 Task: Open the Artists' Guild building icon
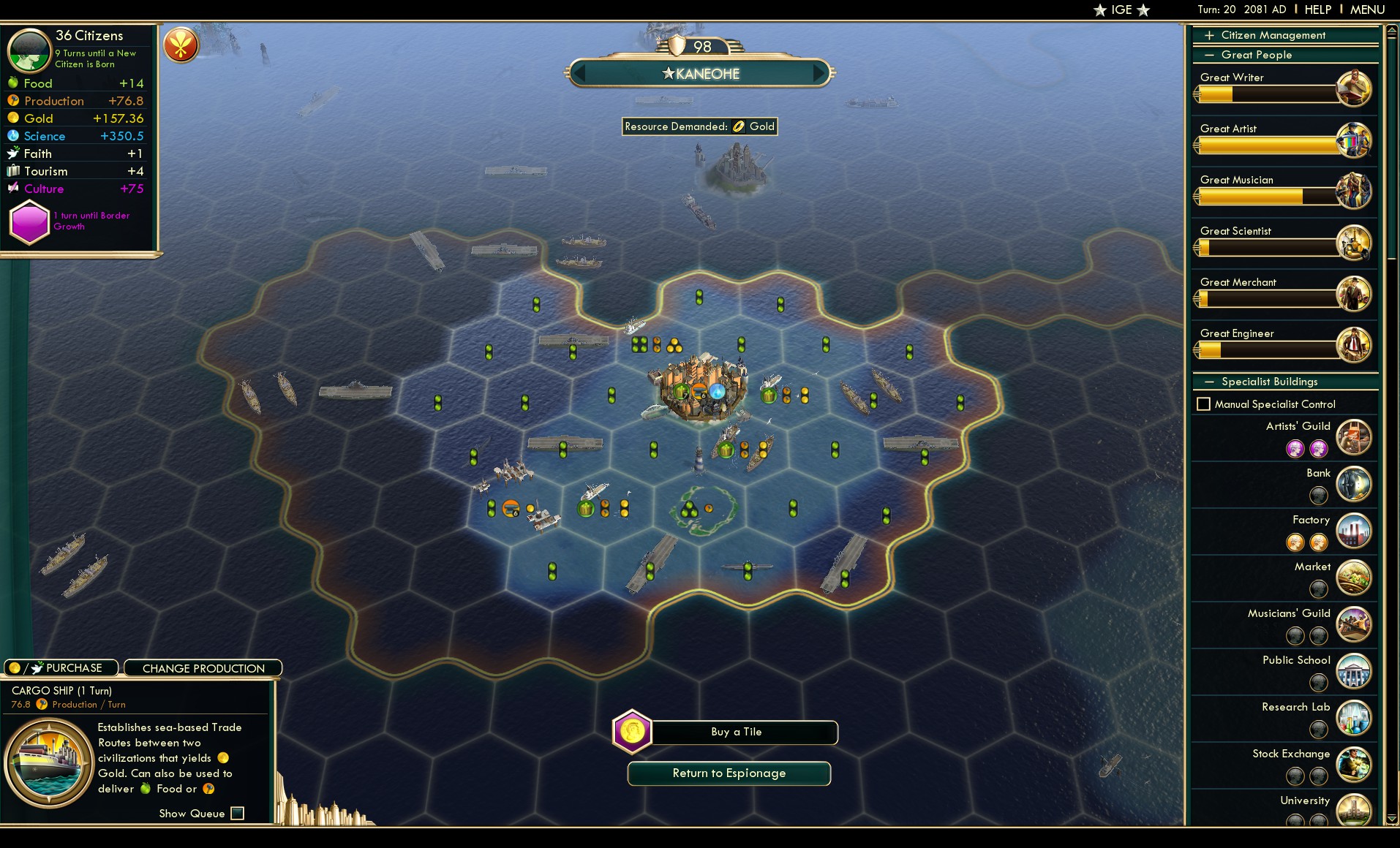tap(1354, 436)
